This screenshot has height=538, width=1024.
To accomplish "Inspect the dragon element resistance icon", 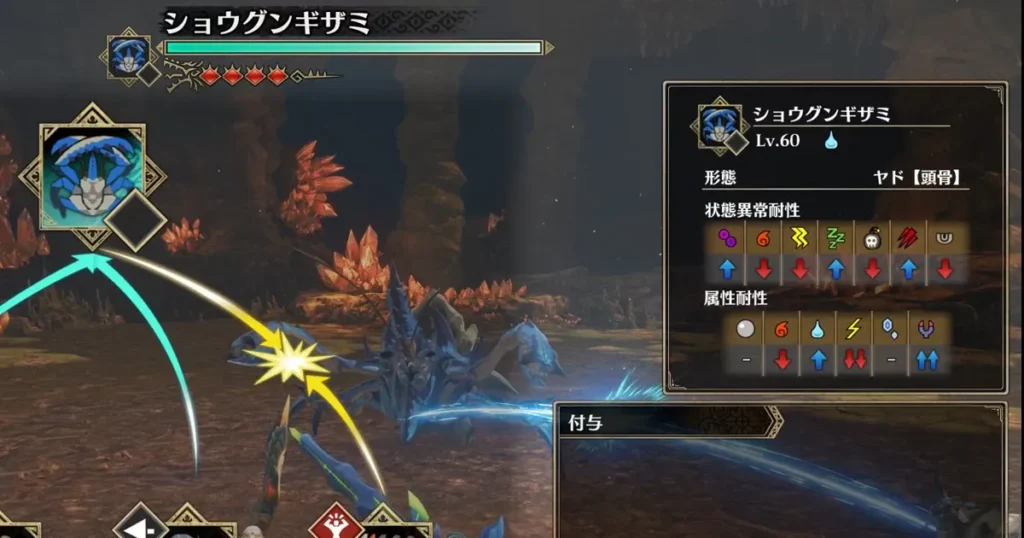I will 927,329.
